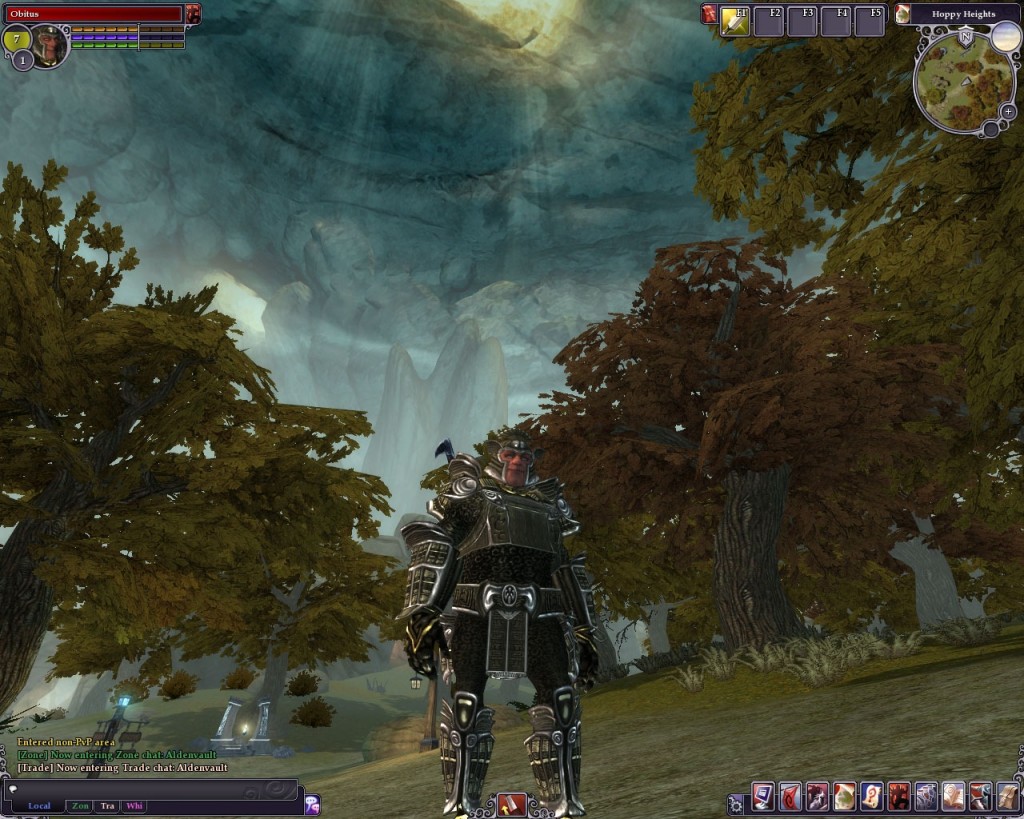Screen dimensions: 1024x819
Task: Open the question mark scroll icon
Action: 871,797
